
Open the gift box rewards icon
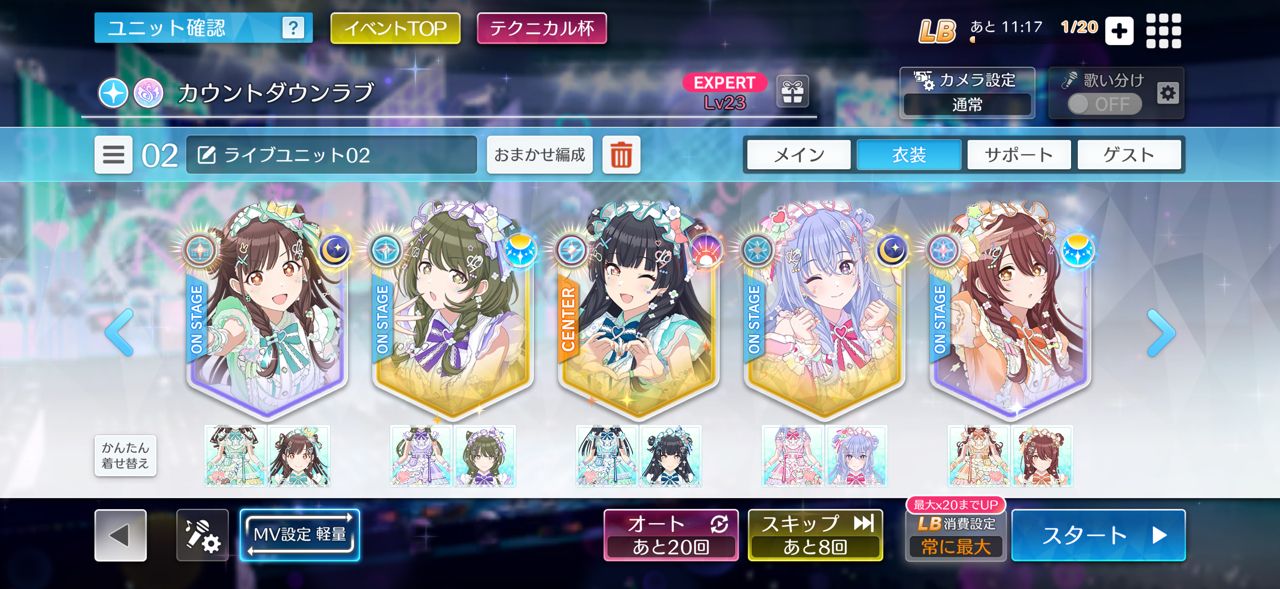coord(792,92)
